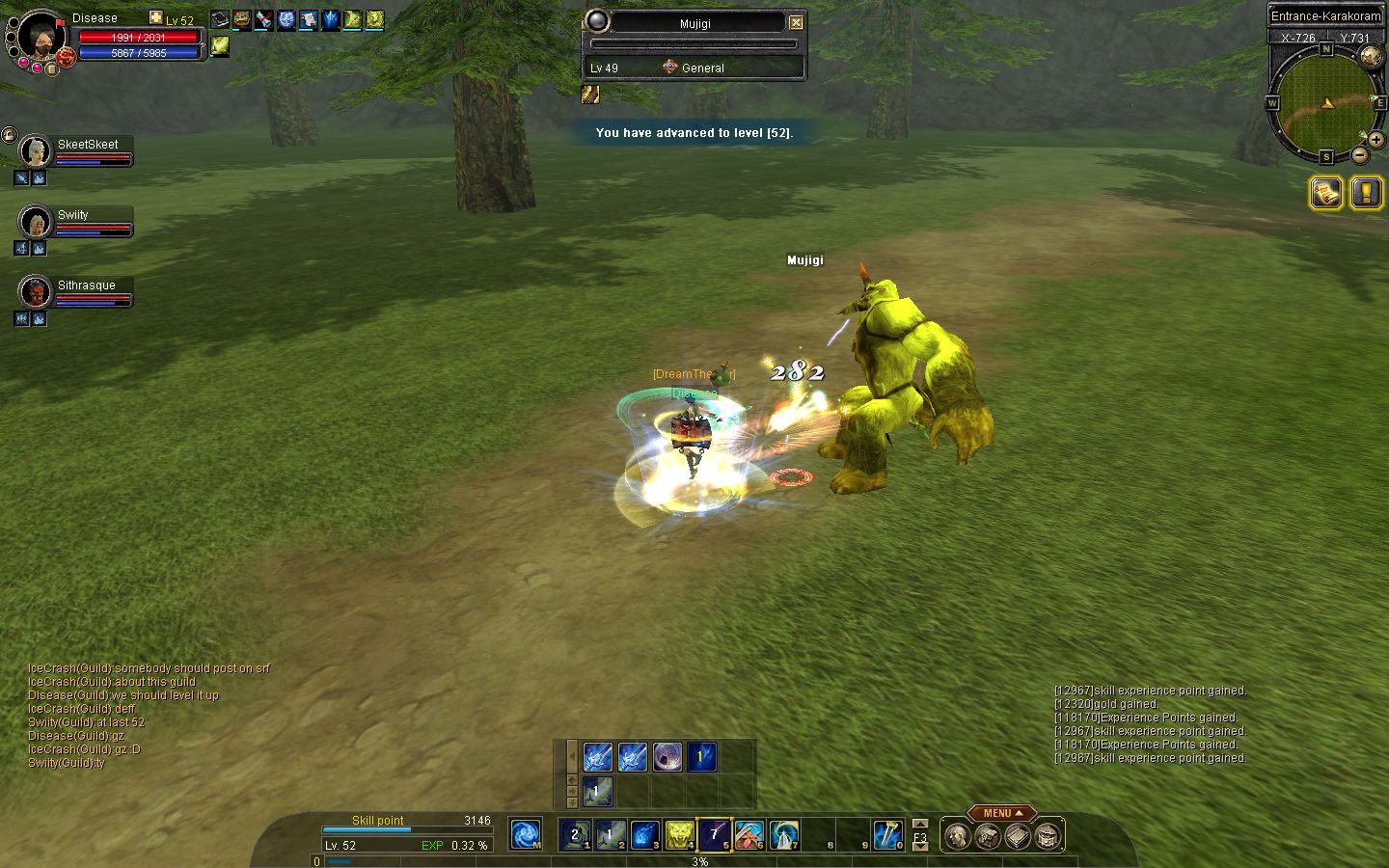Activate the yellow beast face skill
This screenshot has height=868, width=1389.
pyautogui.click(x=679, y=834)
